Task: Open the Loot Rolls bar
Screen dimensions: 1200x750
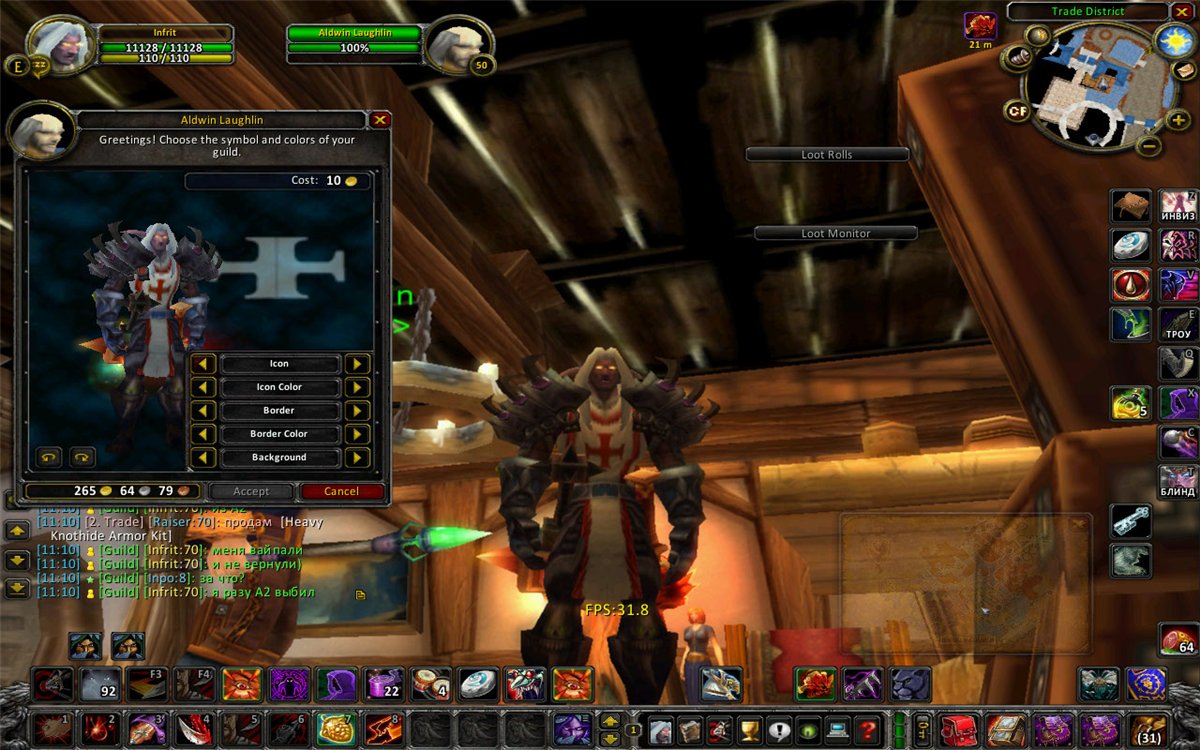Action: coord(827,155)
